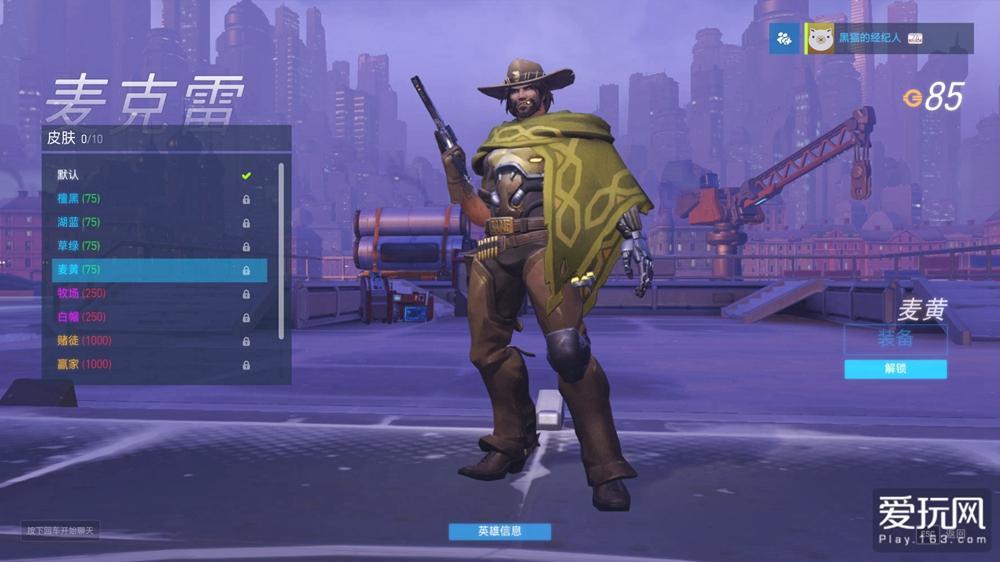1000x562 pixels.
Task: Open the social group icon button
Action: (784, 38)
